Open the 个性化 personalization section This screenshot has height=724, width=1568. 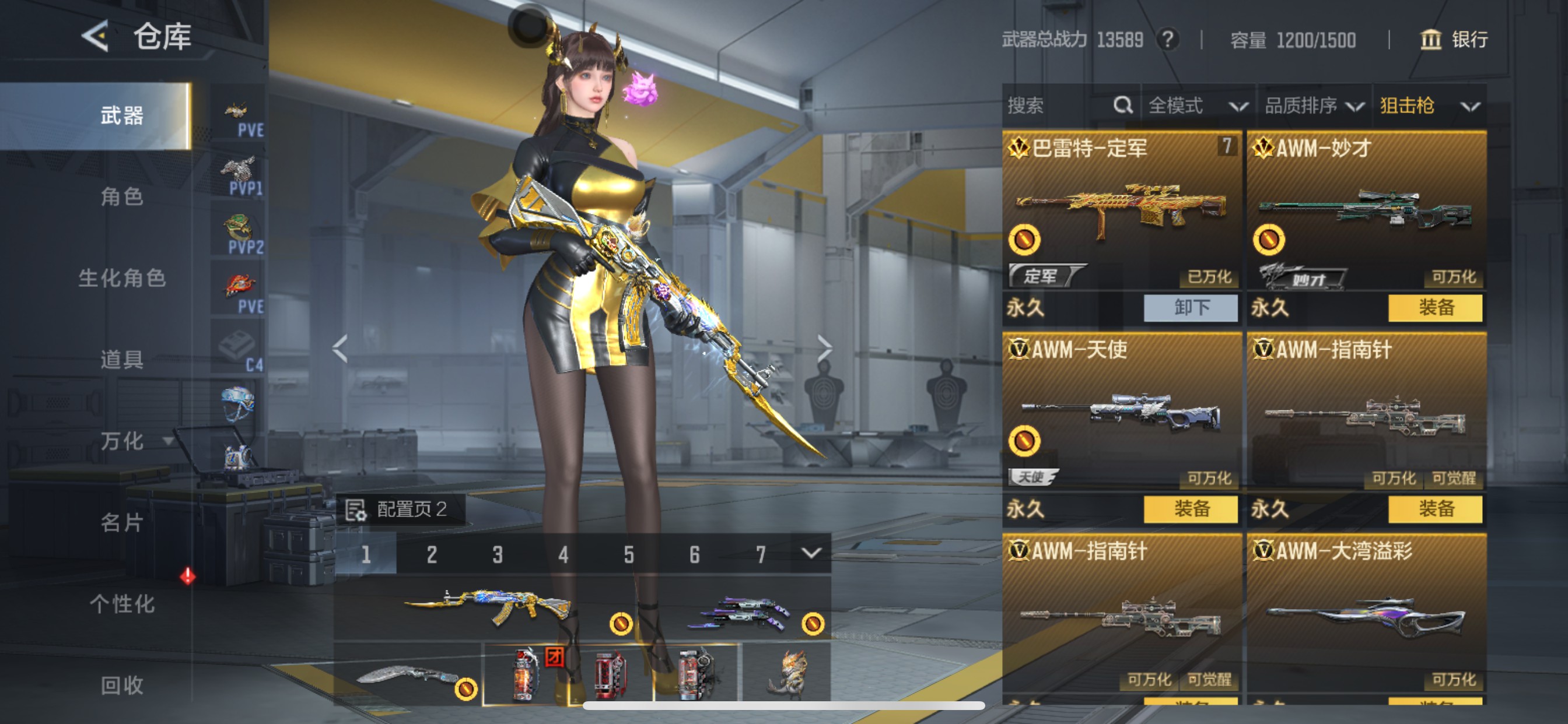122,604
